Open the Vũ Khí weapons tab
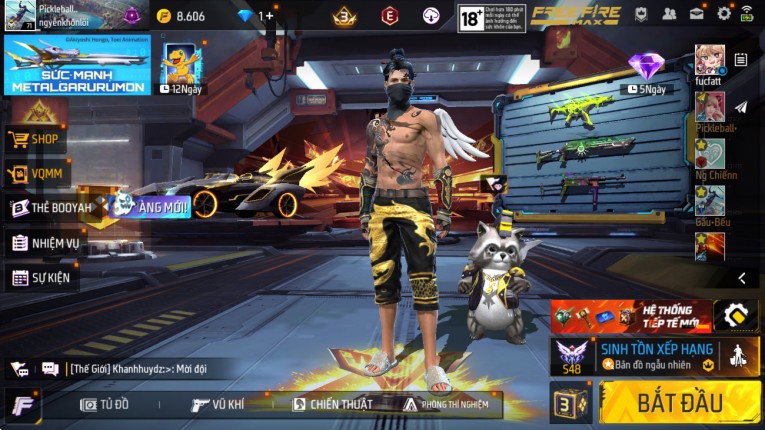This screenshot has height=430, width=765. coord(218,404)
